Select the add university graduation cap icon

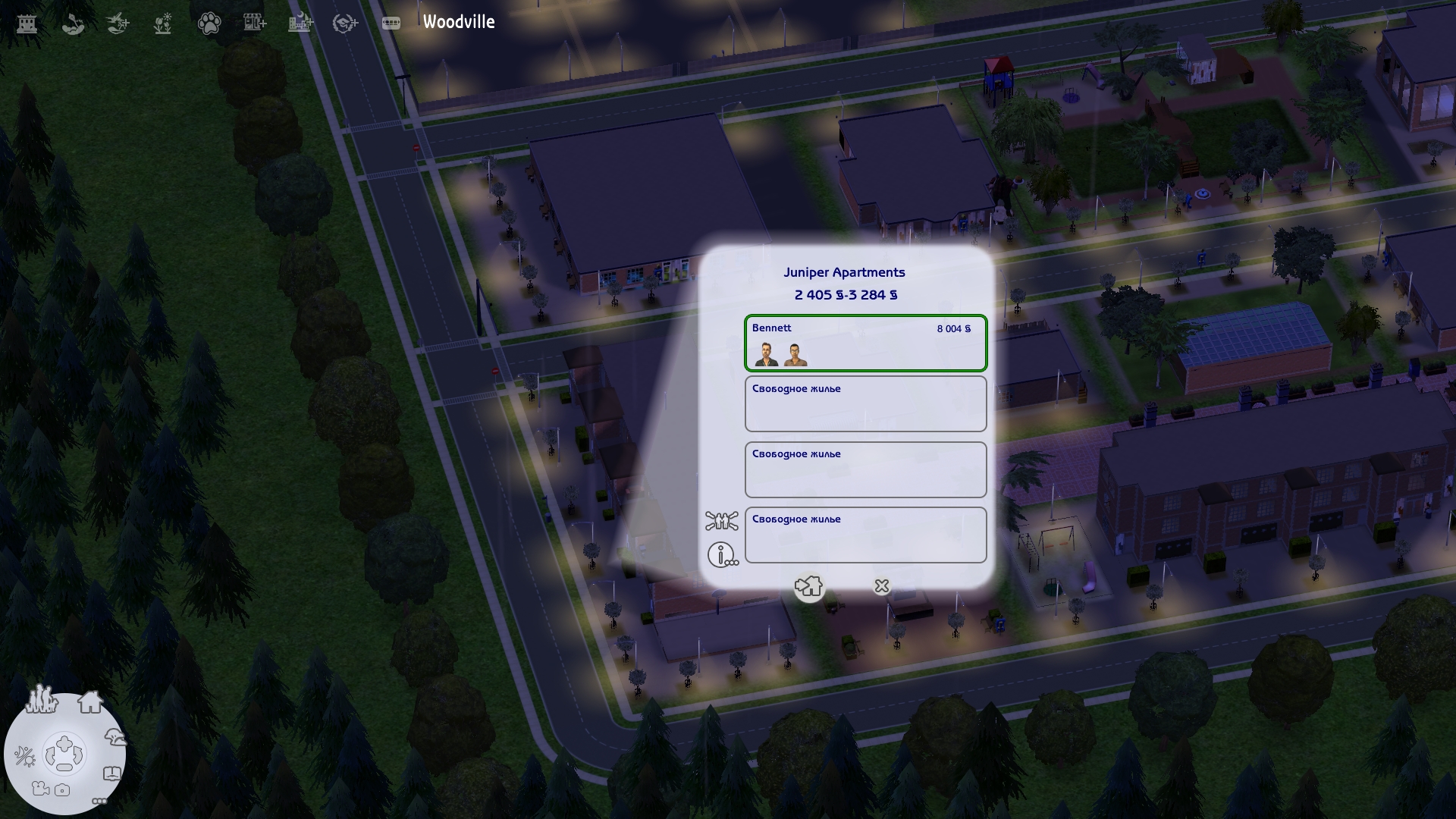click(x=346, y=23)
